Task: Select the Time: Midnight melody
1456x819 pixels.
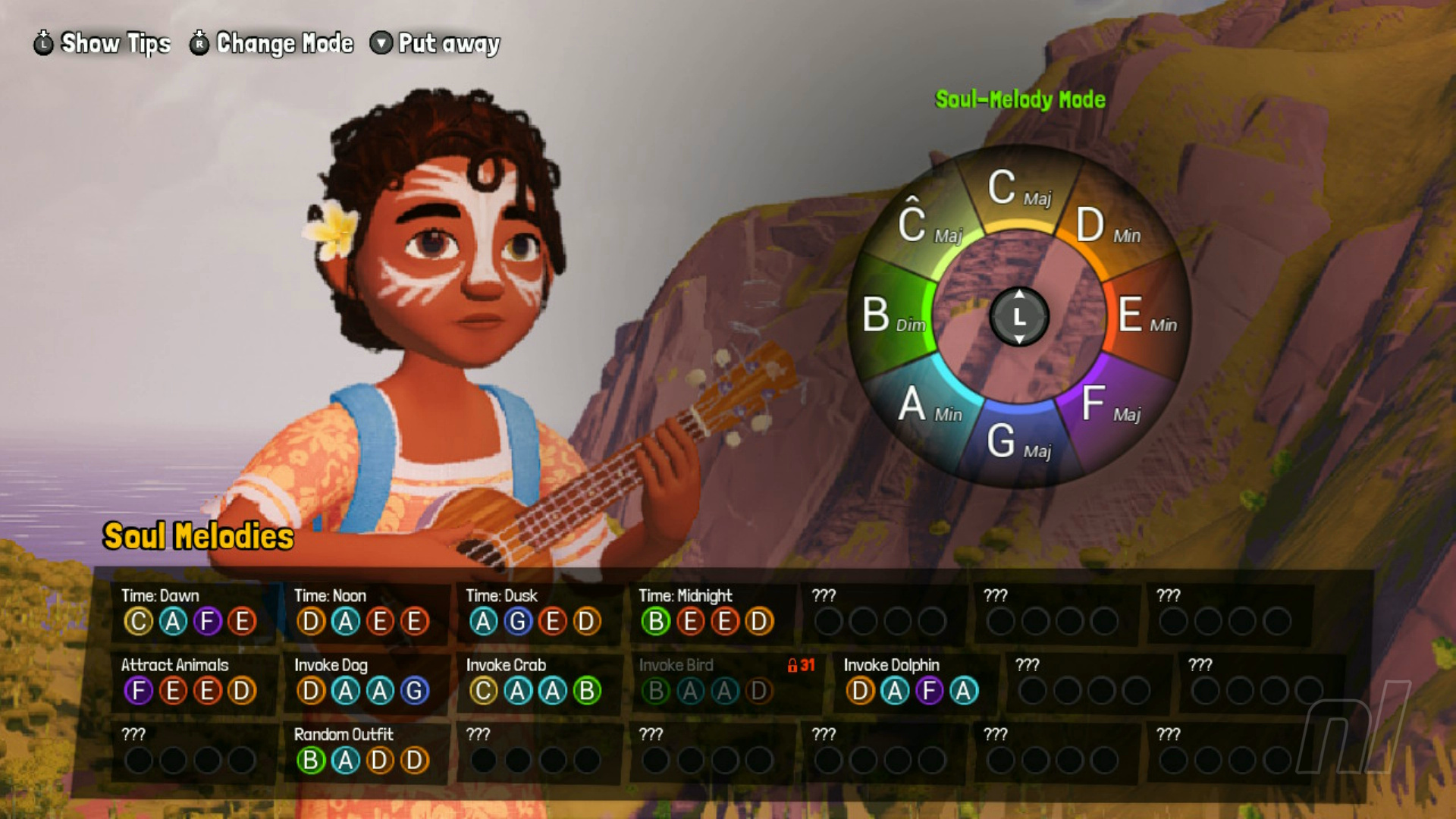Action: pos(707,611)
